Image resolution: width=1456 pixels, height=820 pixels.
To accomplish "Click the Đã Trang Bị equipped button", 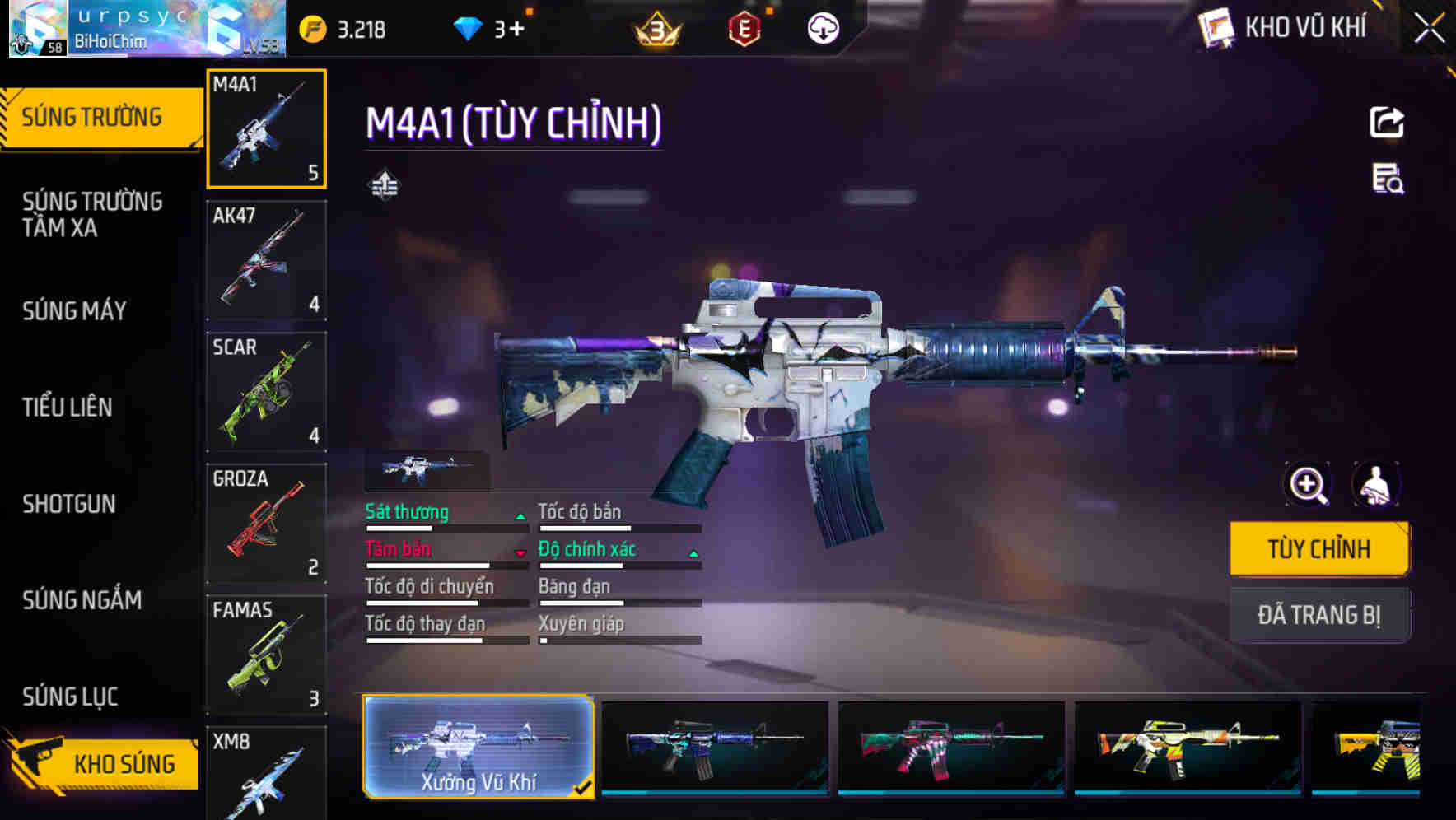I will pyautogui.click(x=1318, y=614).
